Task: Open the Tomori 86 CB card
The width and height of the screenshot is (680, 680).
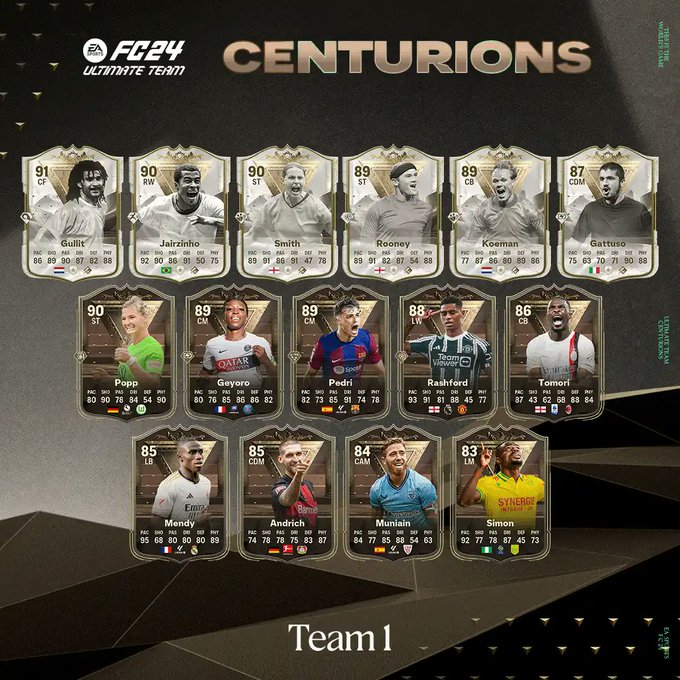Action: 553,350
